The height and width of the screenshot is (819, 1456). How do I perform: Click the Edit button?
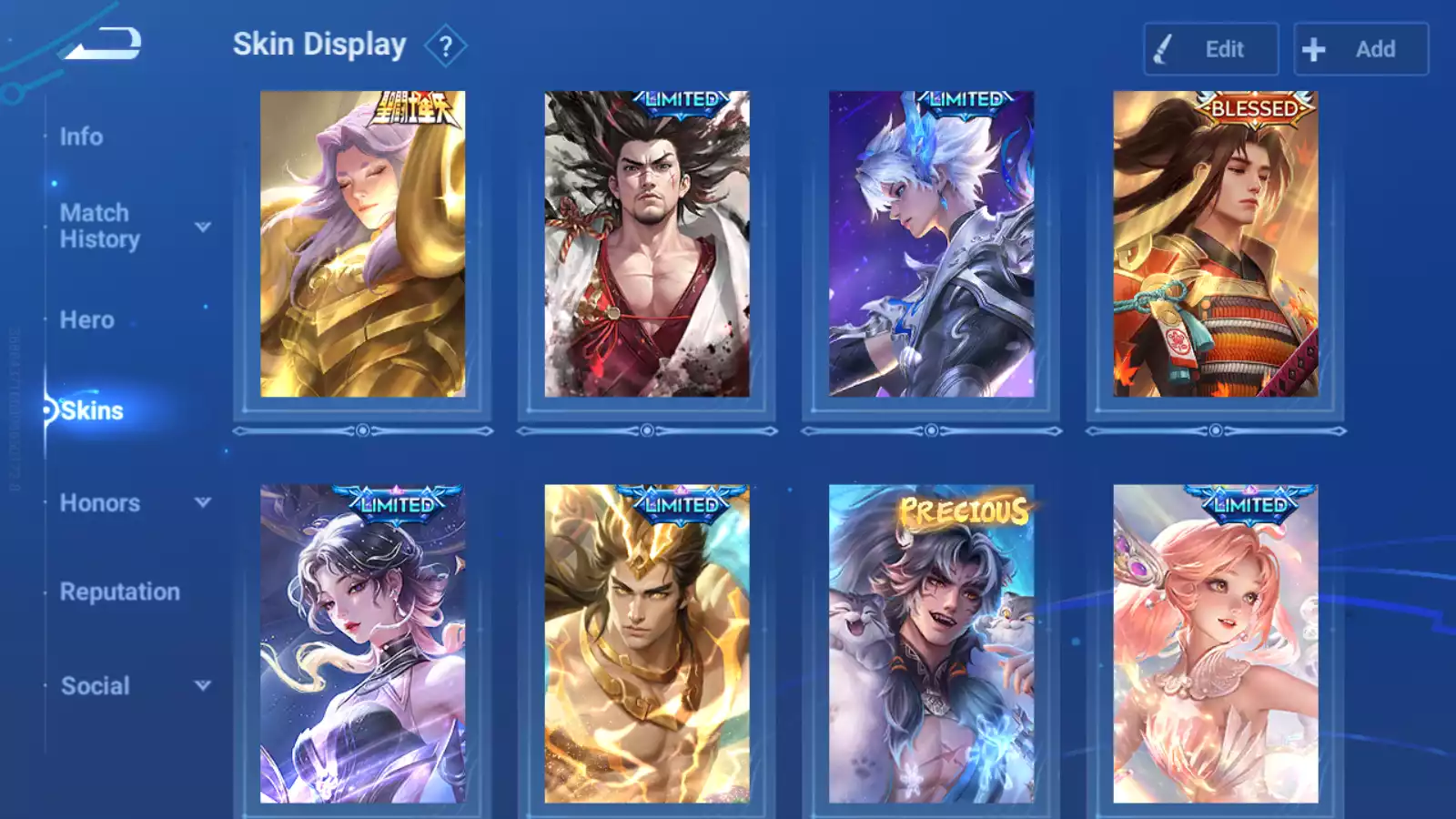1210,49
